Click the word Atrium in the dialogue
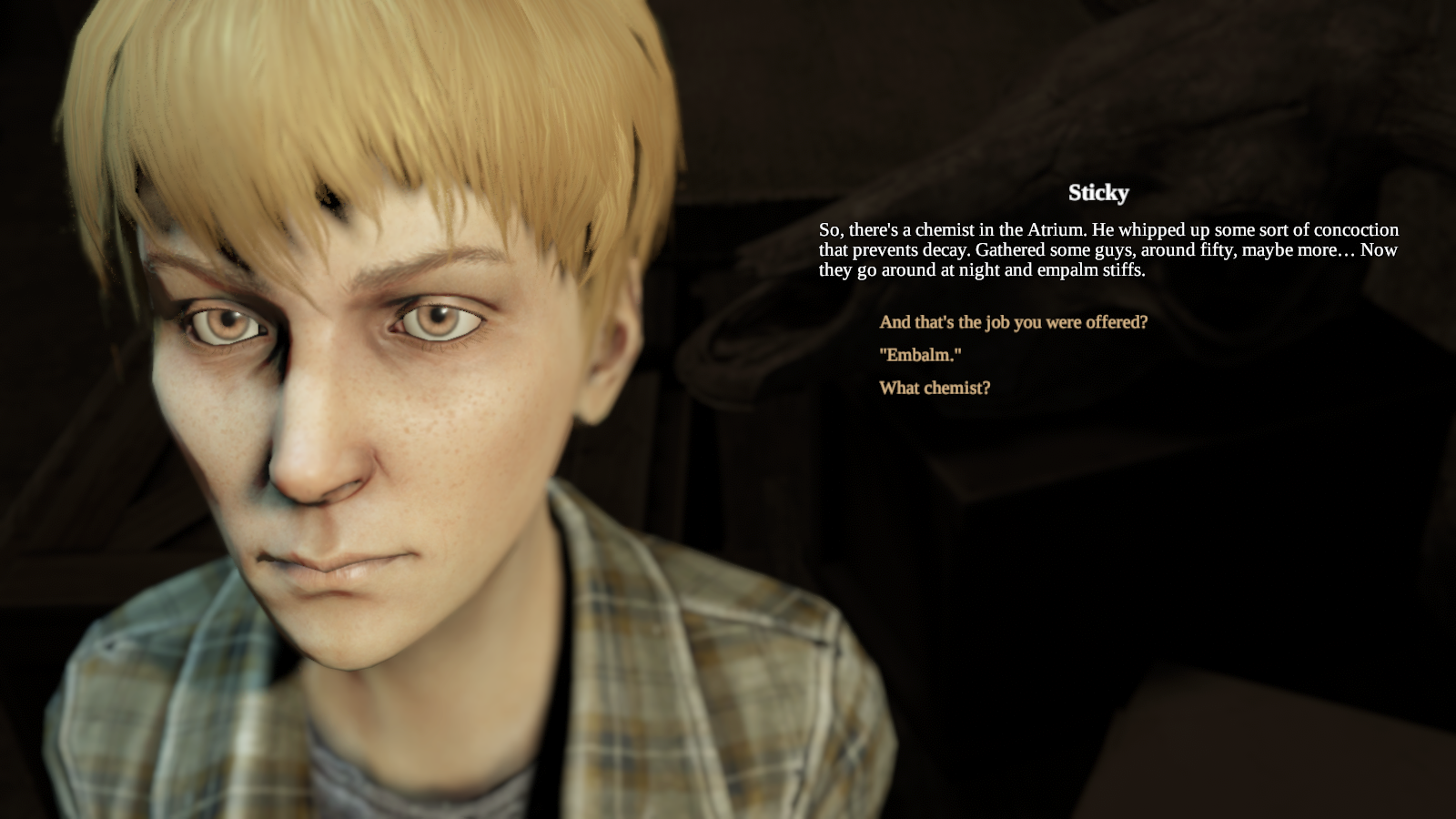The width and height of the screenshot is (1456, 819). [x=1056, y=230]
